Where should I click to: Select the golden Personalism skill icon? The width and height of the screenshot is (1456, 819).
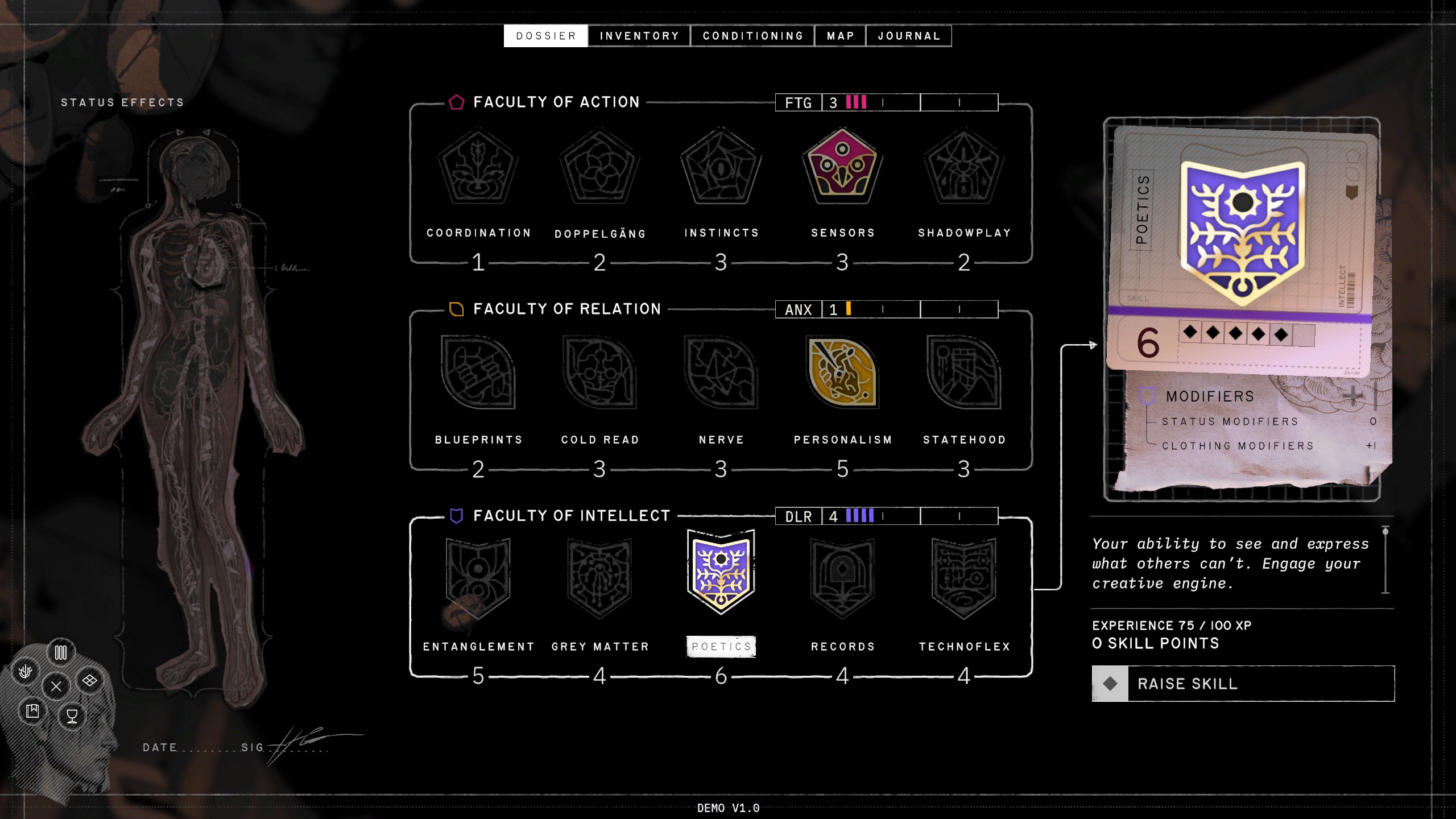point(842,373)
